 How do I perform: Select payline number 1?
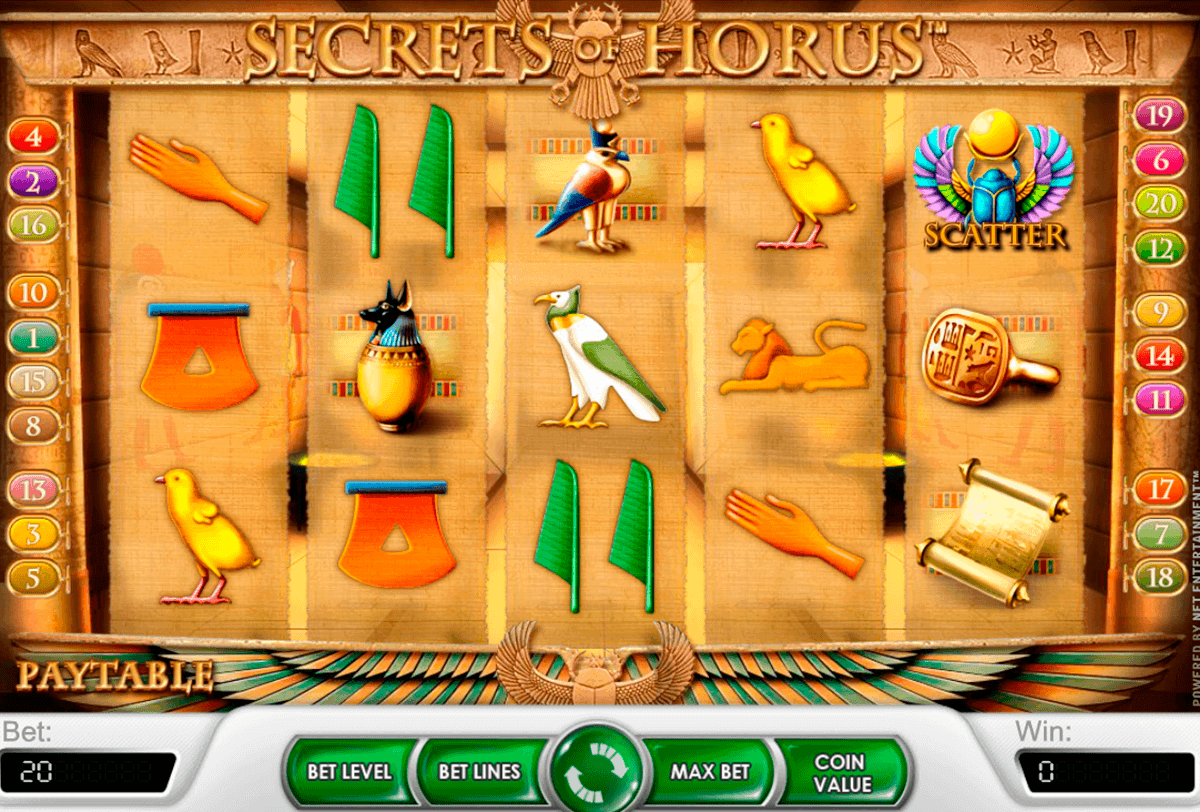(34, 338)
